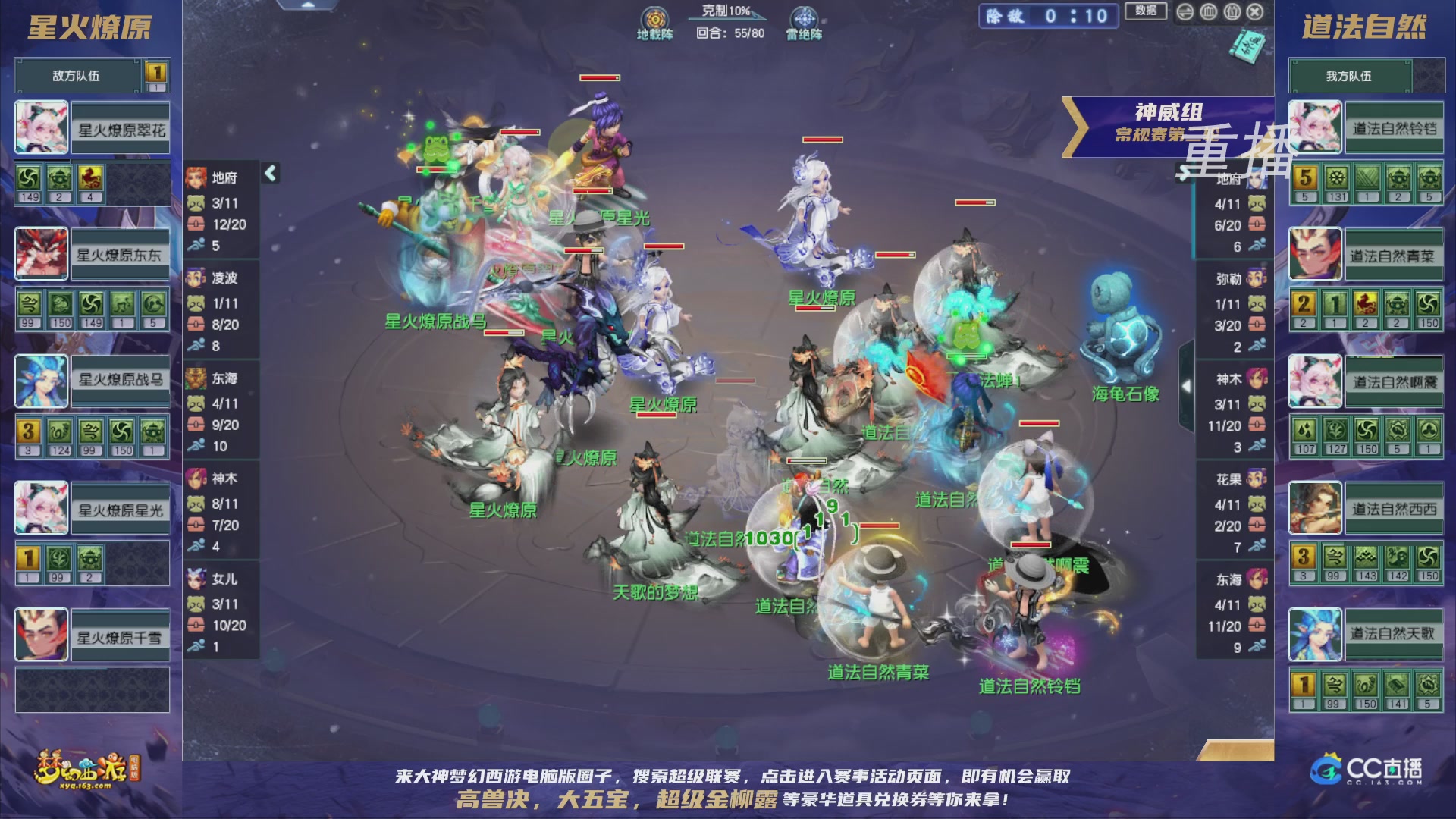Click 道法自然铃铛's avatar thumbnail

tap(1314, 127)
